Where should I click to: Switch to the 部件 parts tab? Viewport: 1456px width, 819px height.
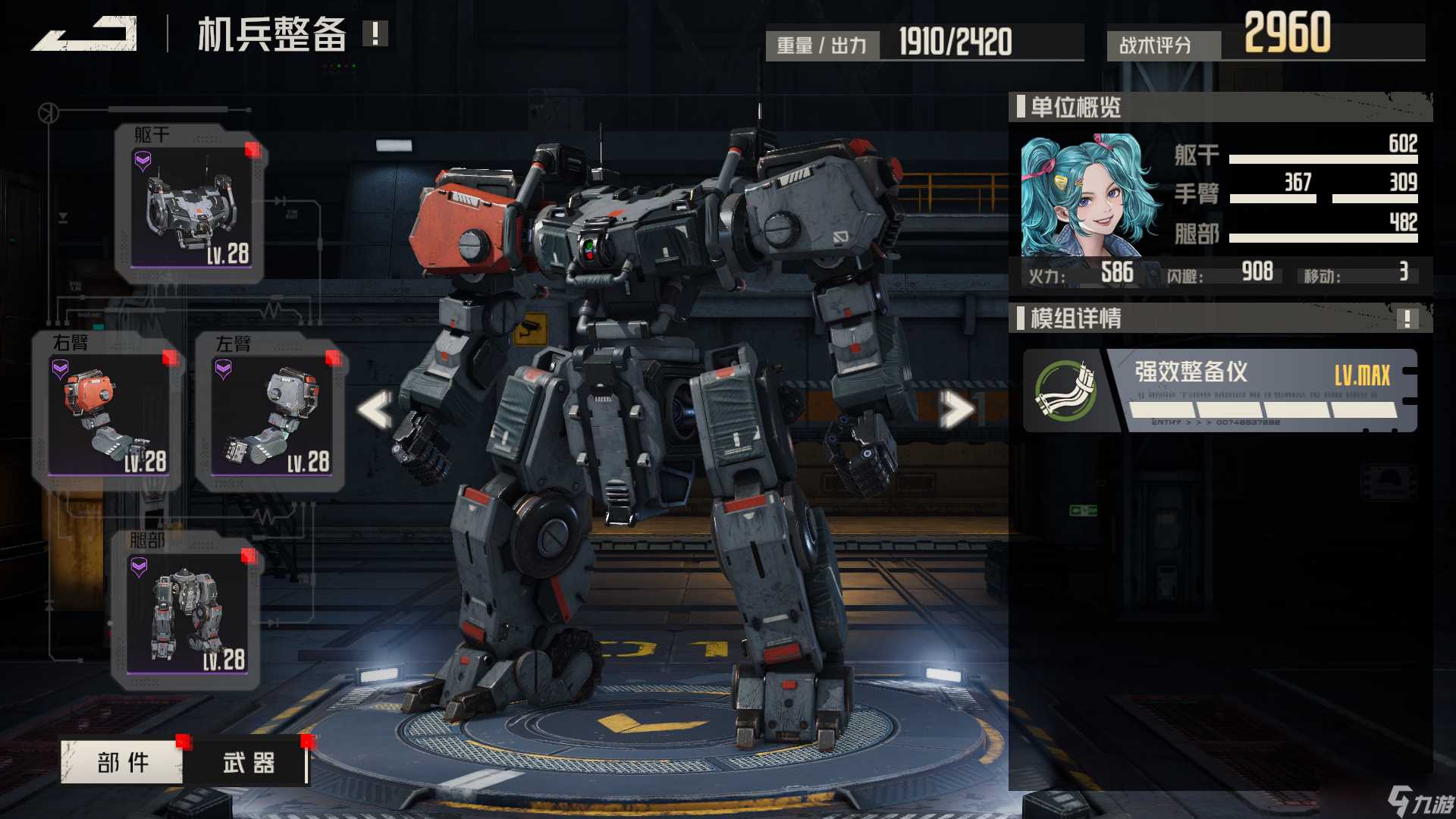coord(122,762)
